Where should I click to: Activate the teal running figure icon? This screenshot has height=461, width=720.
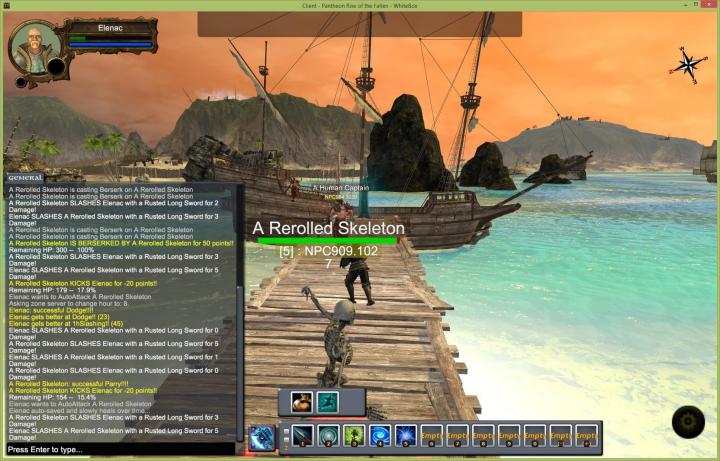[326, 402]
